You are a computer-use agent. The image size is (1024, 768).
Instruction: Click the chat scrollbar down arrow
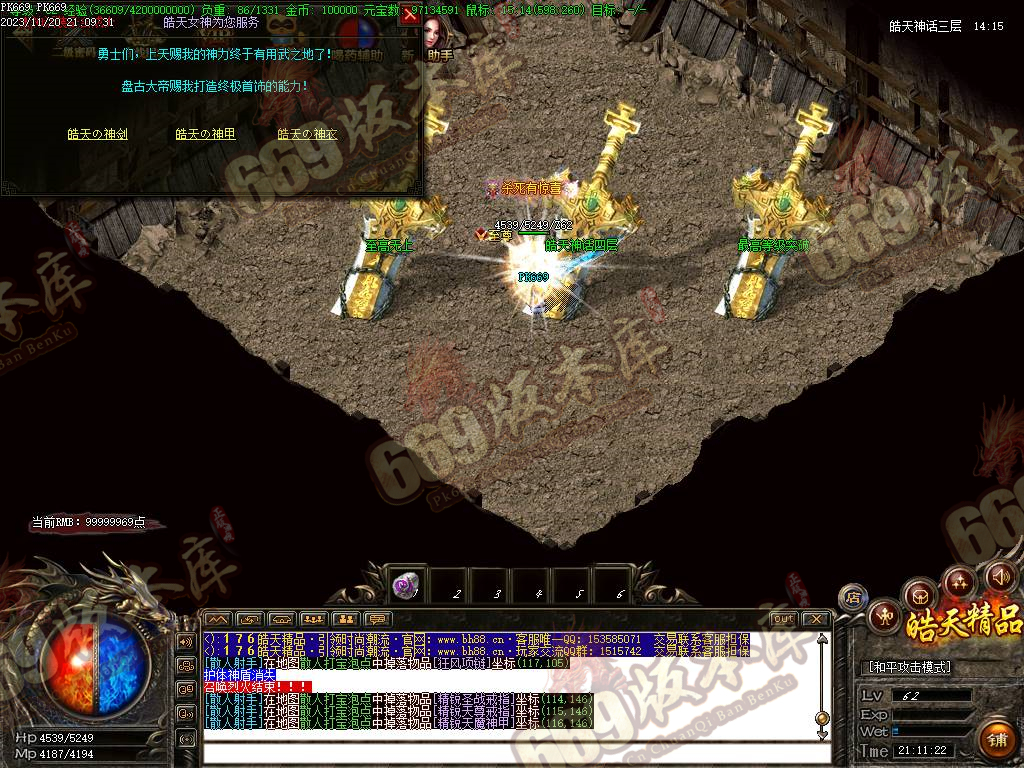click(822, 734)
